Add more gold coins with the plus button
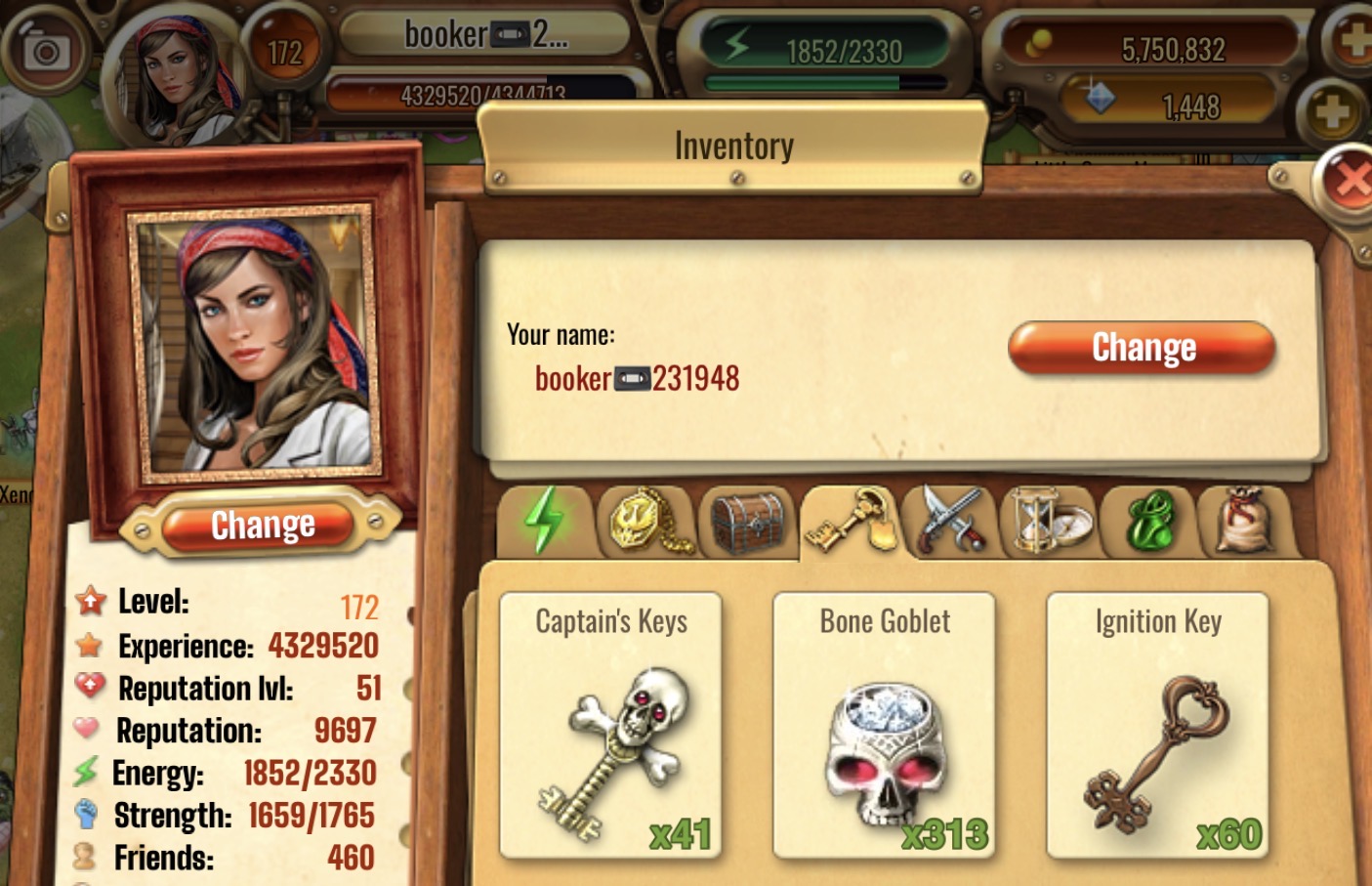This screenshot has height=886, width=1372. [x=1352, y=41]
